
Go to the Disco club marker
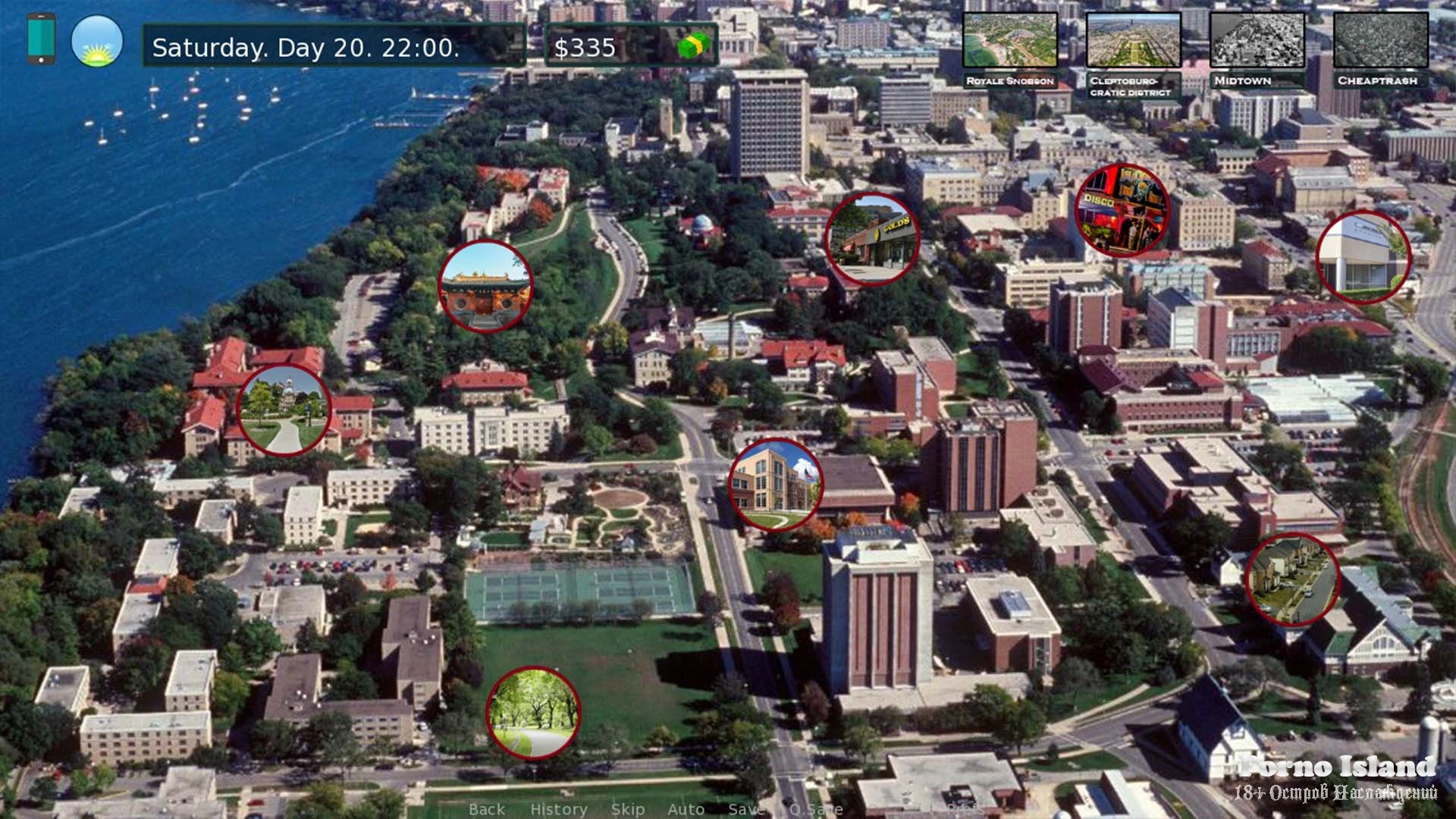pyautogui.click(x=1122, y=210)
